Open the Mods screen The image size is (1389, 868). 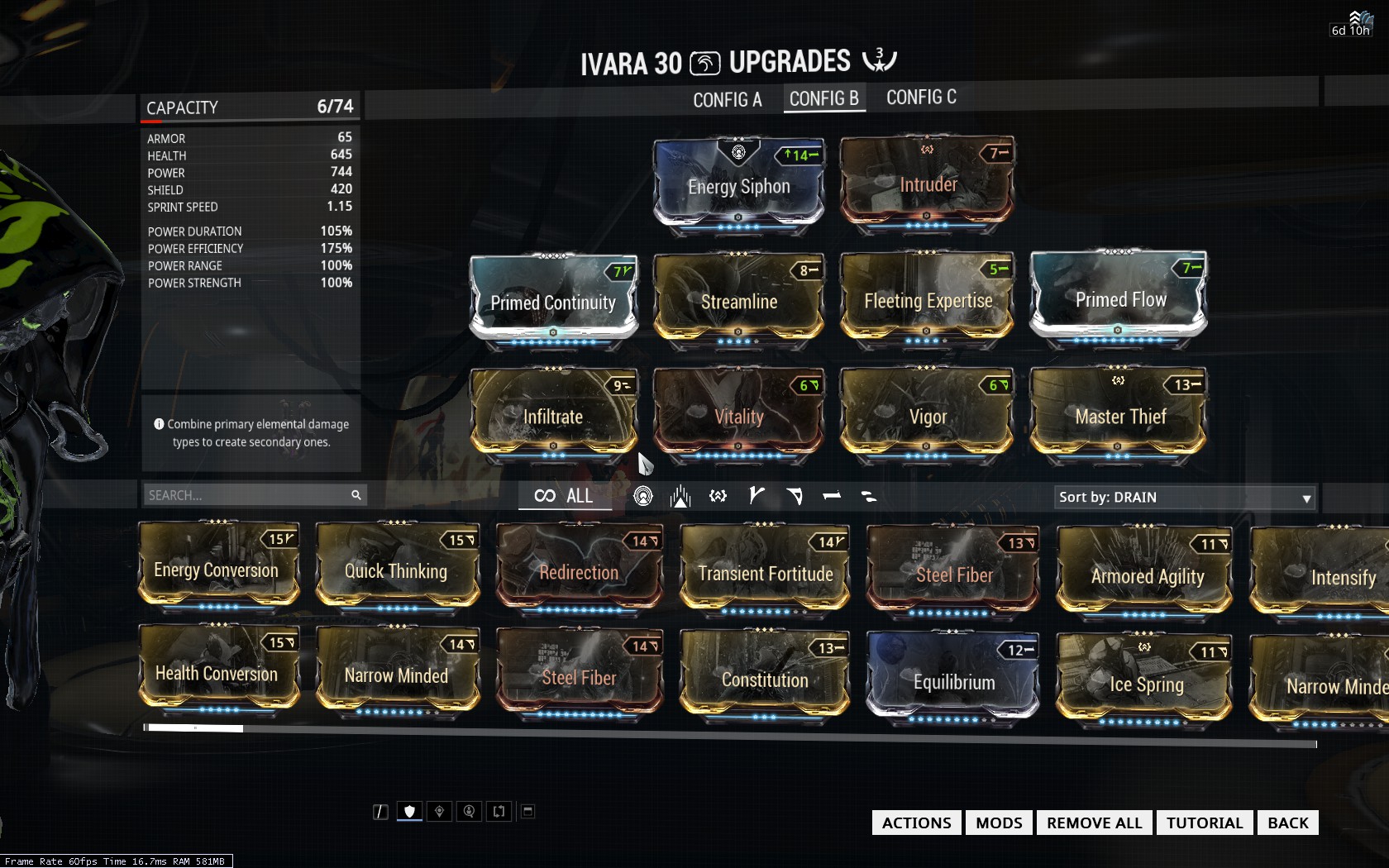[999, 823]
